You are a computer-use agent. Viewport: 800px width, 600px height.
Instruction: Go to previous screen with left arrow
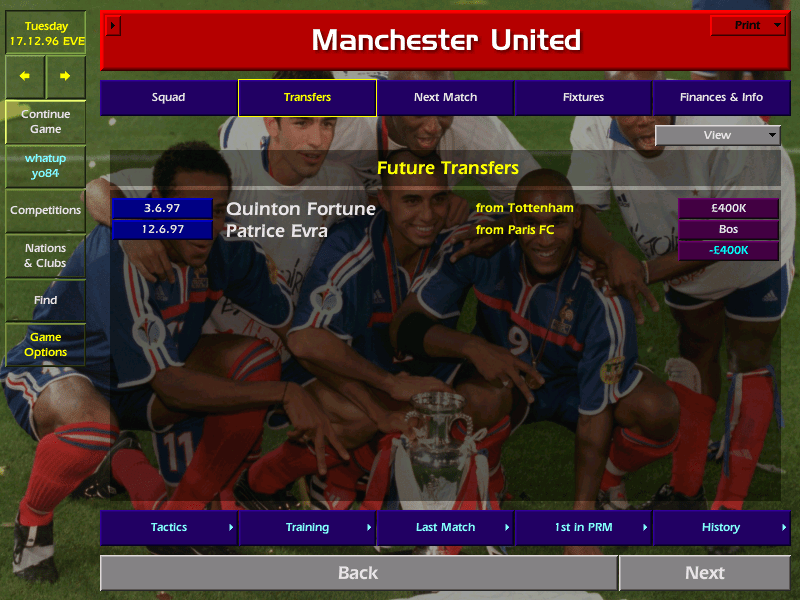(25, 76)
